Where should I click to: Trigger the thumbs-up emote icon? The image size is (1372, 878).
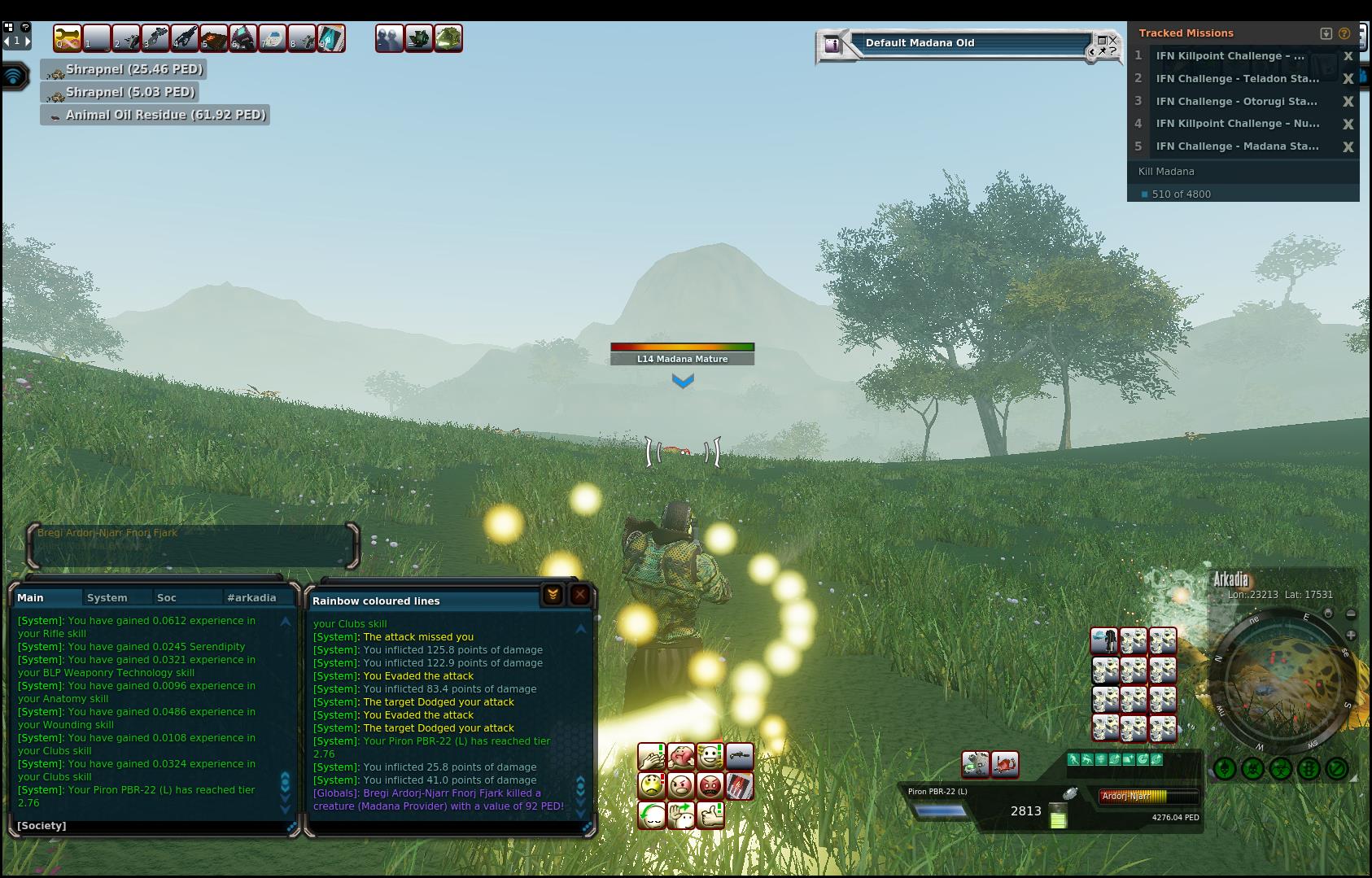tap(710, 815)
